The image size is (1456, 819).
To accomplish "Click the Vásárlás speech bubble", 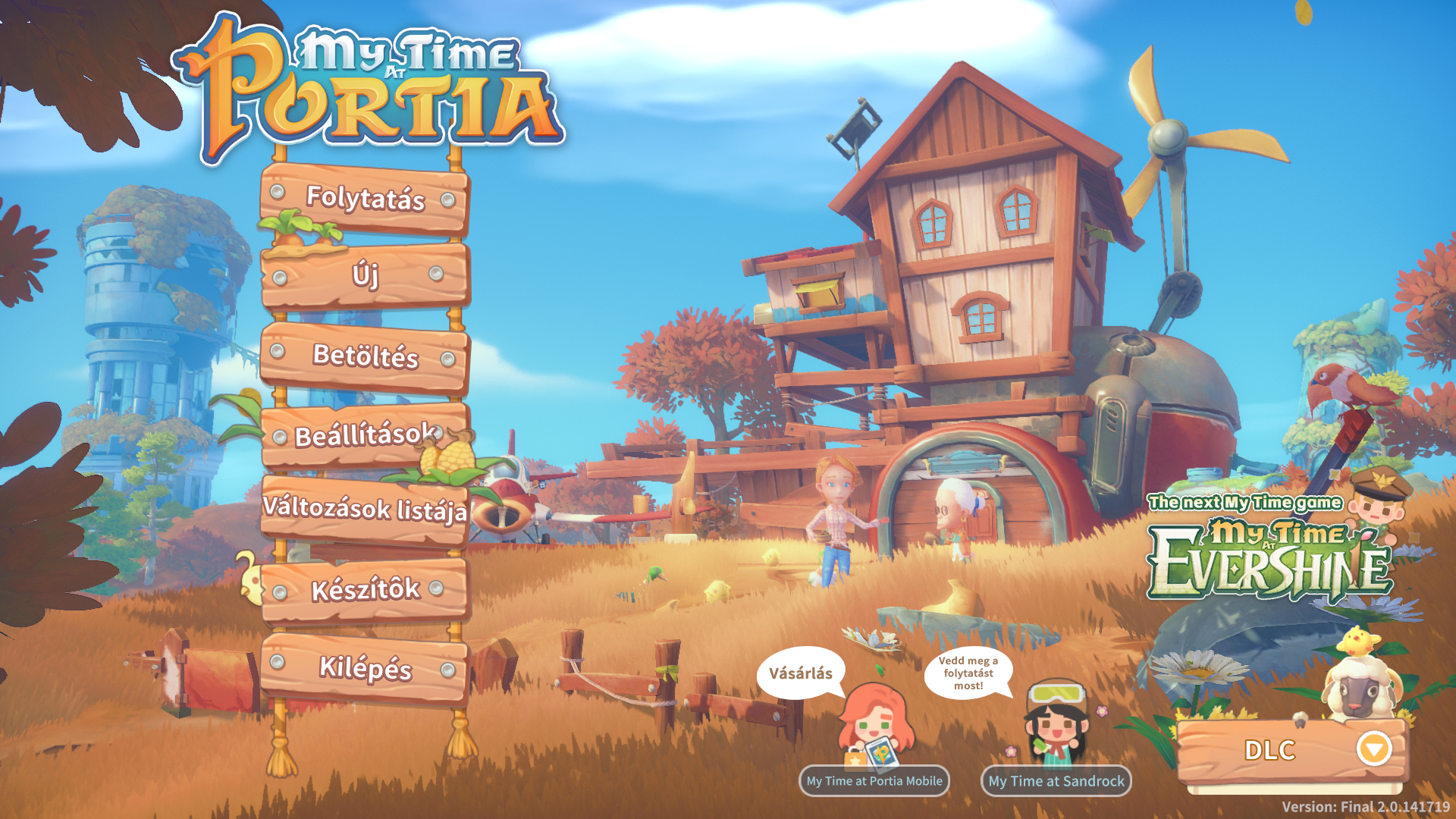I will (800, 673).
